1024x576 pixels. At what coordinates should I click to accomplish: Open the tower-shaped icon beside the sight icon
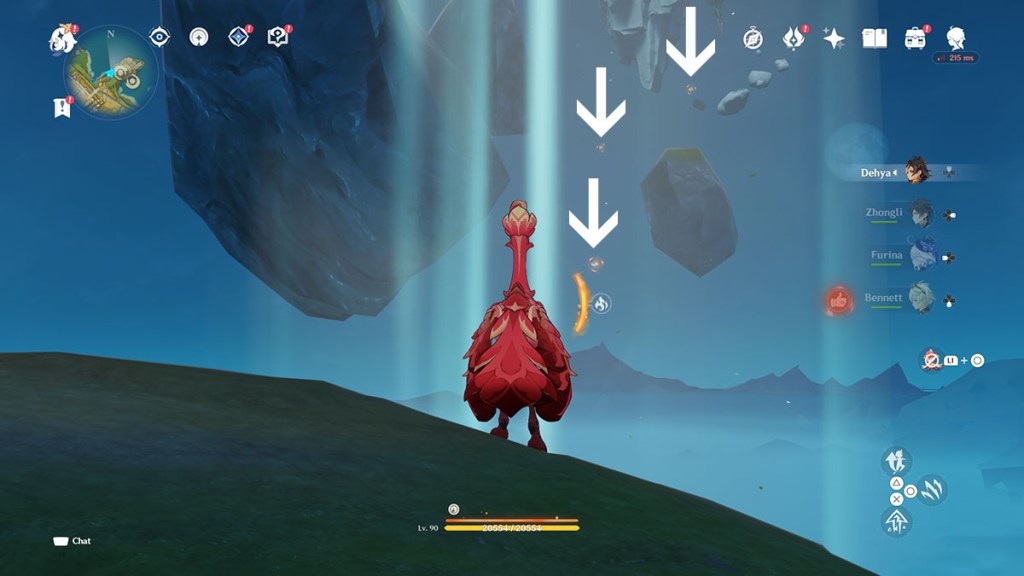pyautogui.click(x=199, y=37)
